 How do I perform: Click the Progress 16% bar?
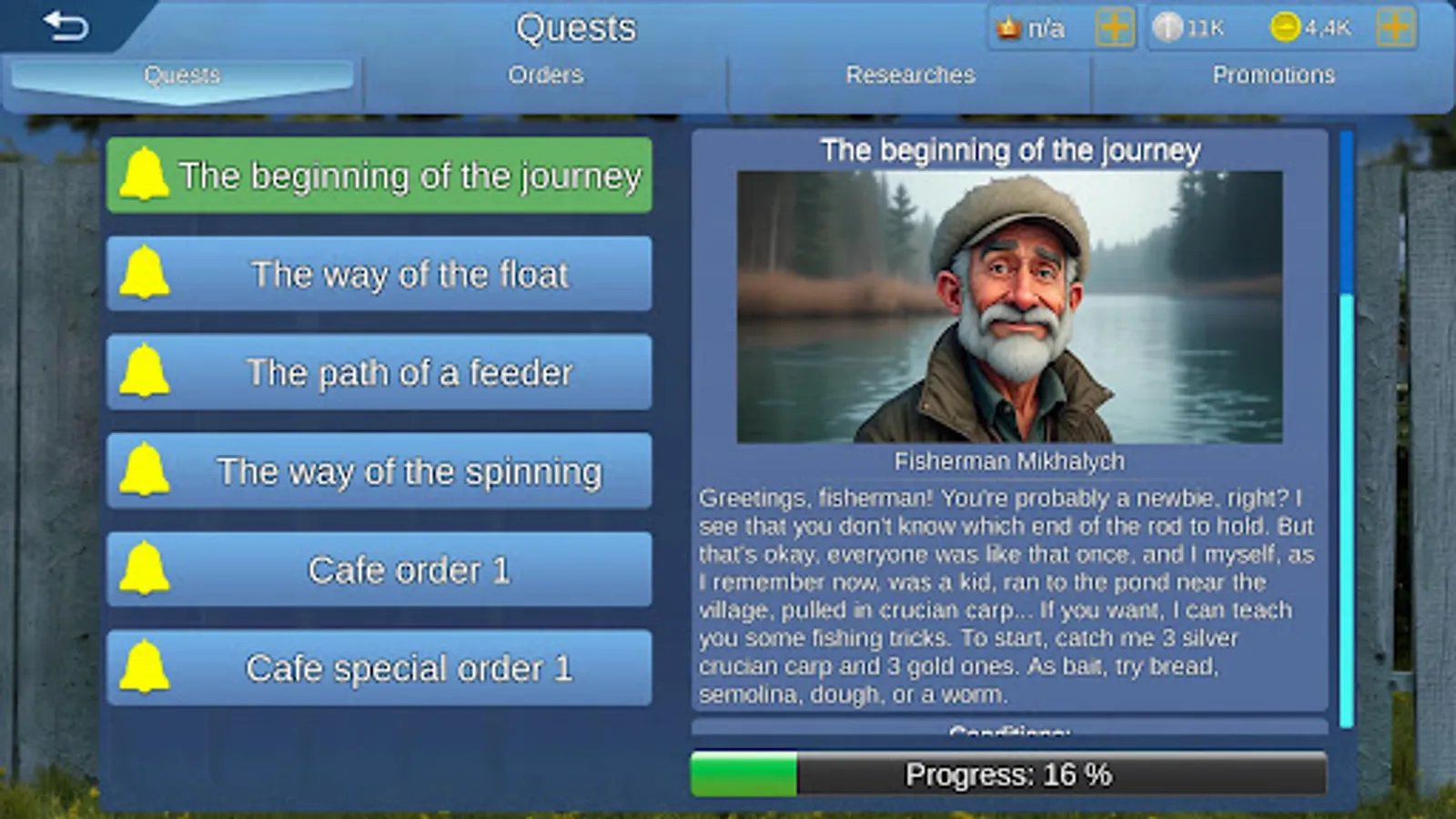click(1008, 774)
